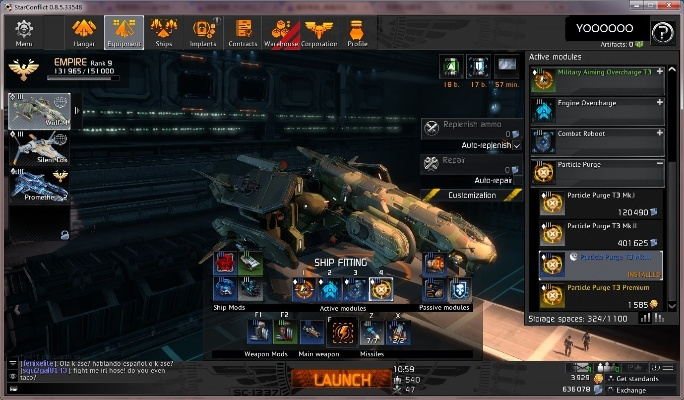Click the Exchange currency link
The height and width of the screenshot is (400, 684).
tap(632, 389)
